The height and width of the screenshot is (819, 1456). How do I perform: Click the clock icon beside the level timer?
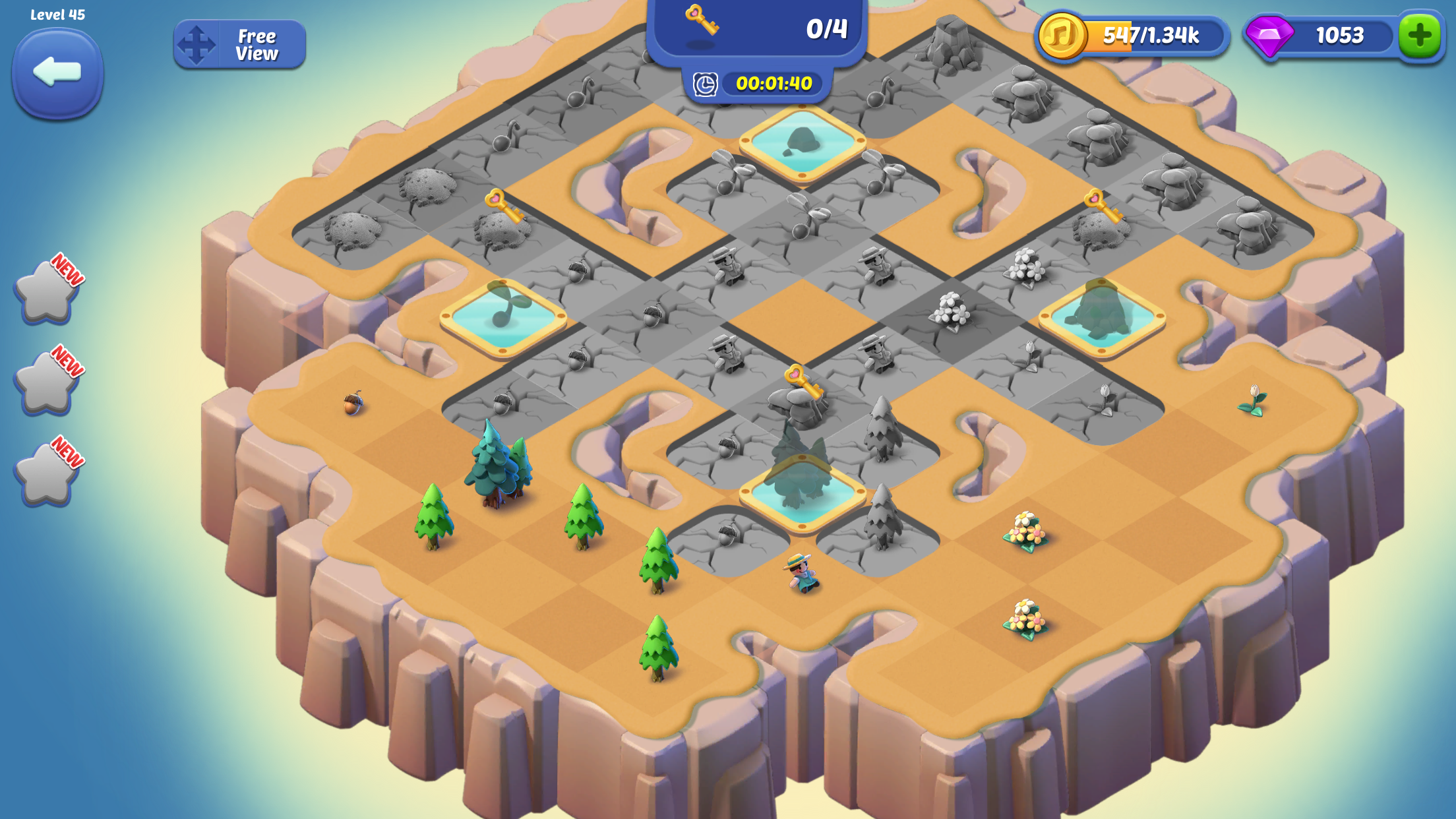click(x=704, y=84)
